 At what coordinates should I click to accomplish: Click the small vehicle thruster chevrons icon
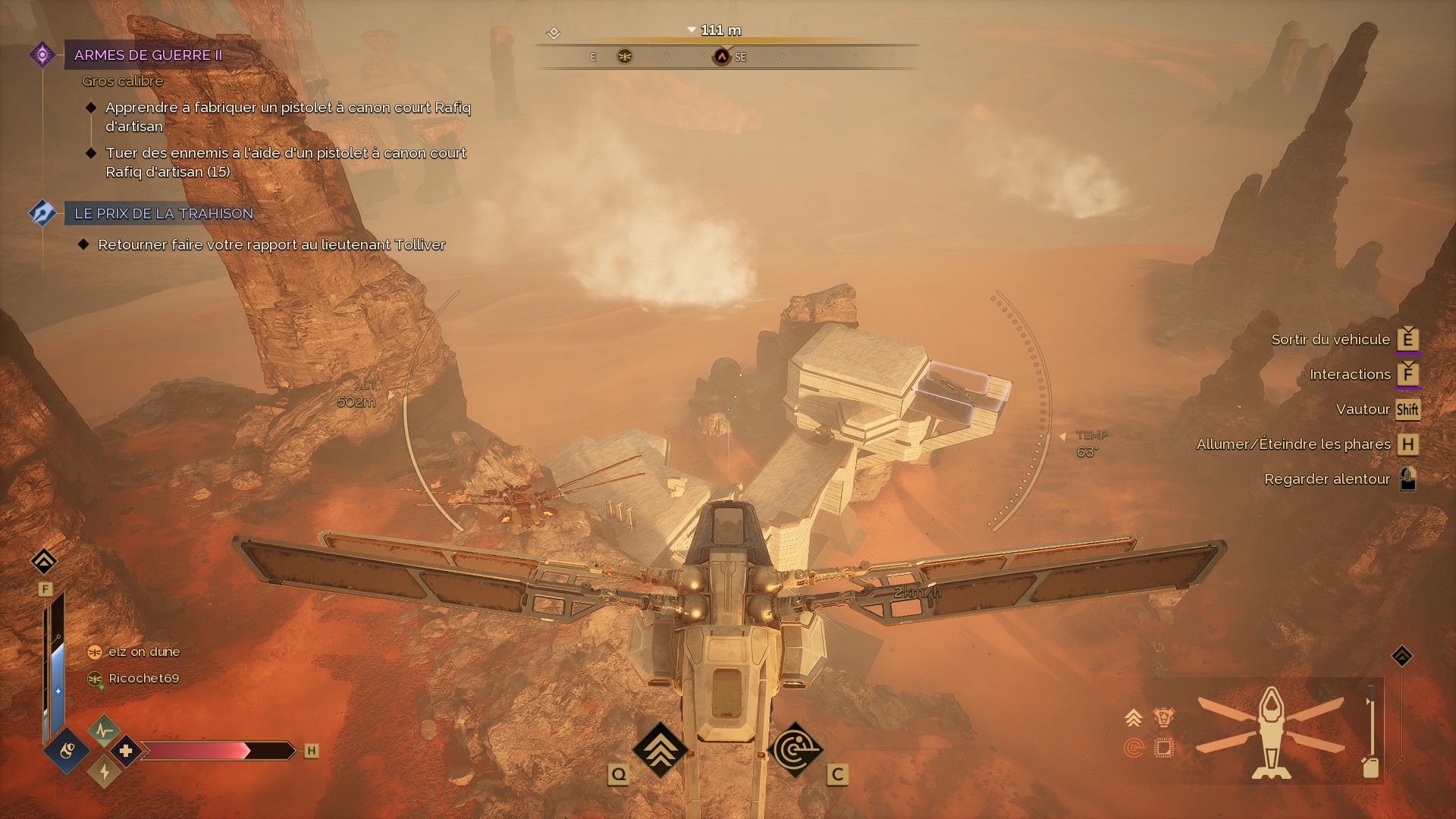[1134, 717]
